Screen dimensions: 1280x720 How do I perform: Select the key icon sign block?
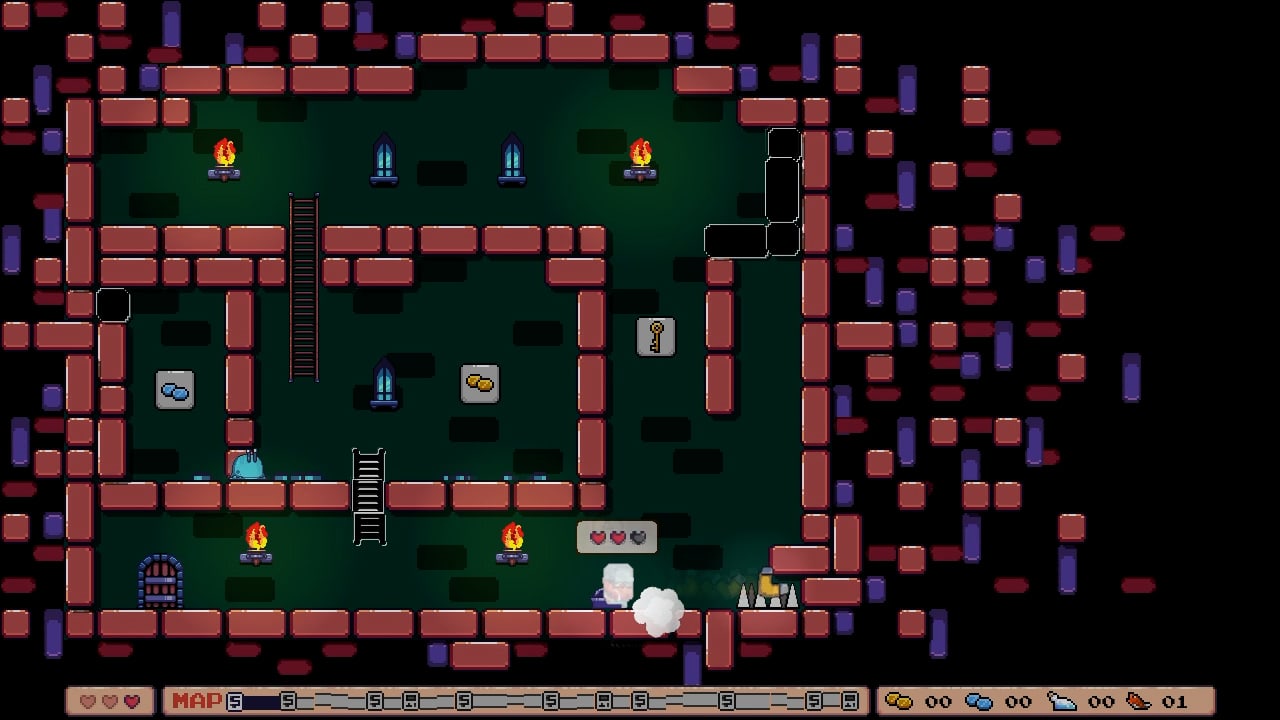click(656, 336)
